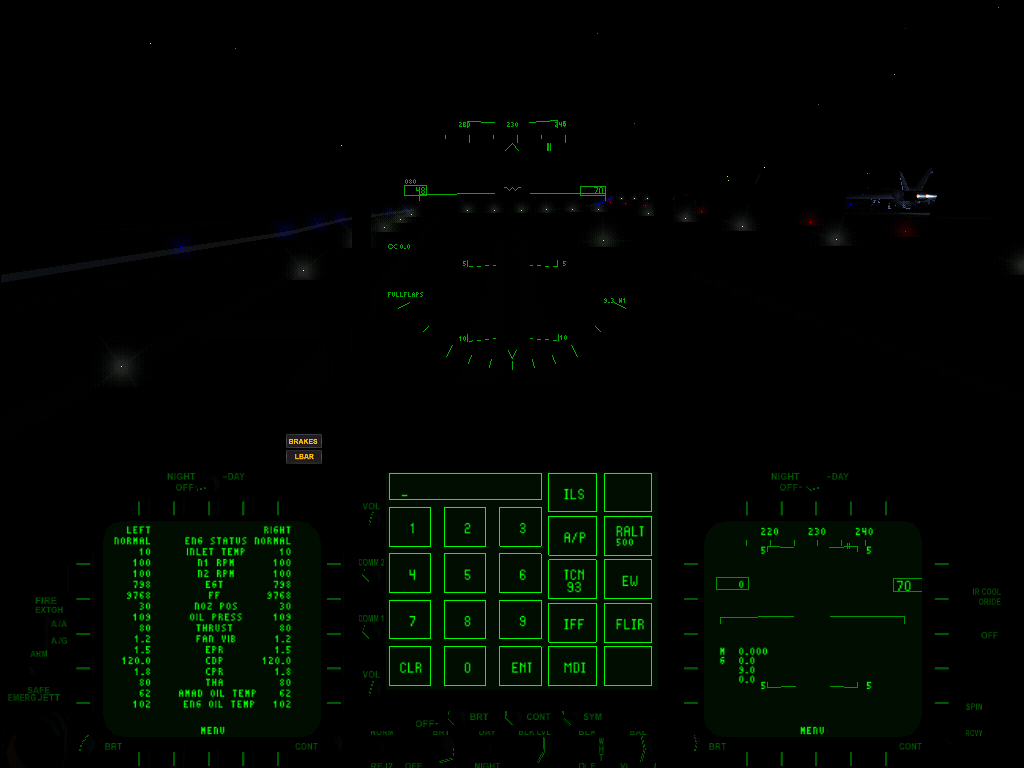Click the 0 key on the keypad
The width and height of the screenshot is (1024, 768).
pos(465,667)
